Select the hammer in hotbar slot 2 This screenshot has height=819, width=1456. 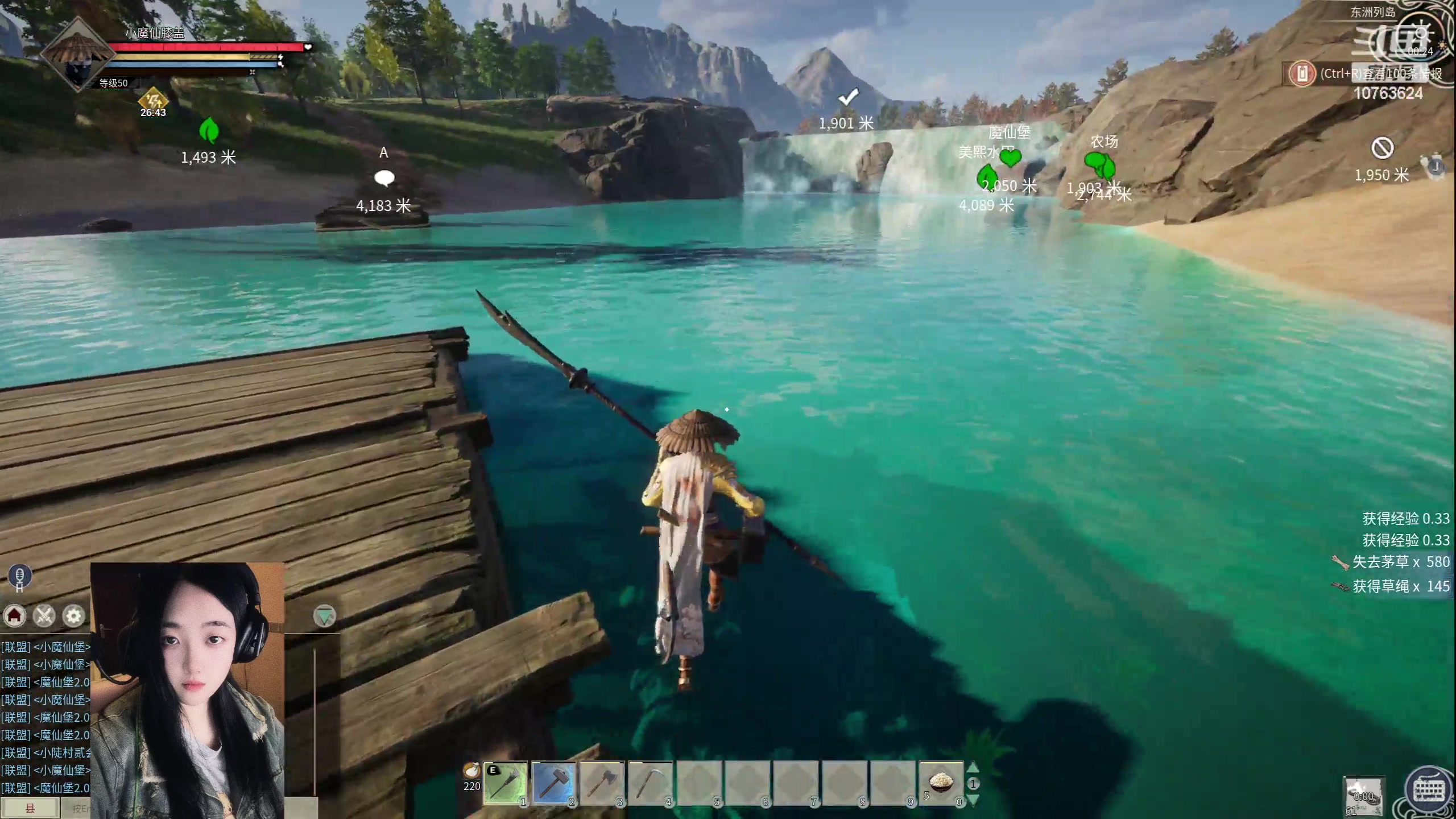[x=553, y=784]
